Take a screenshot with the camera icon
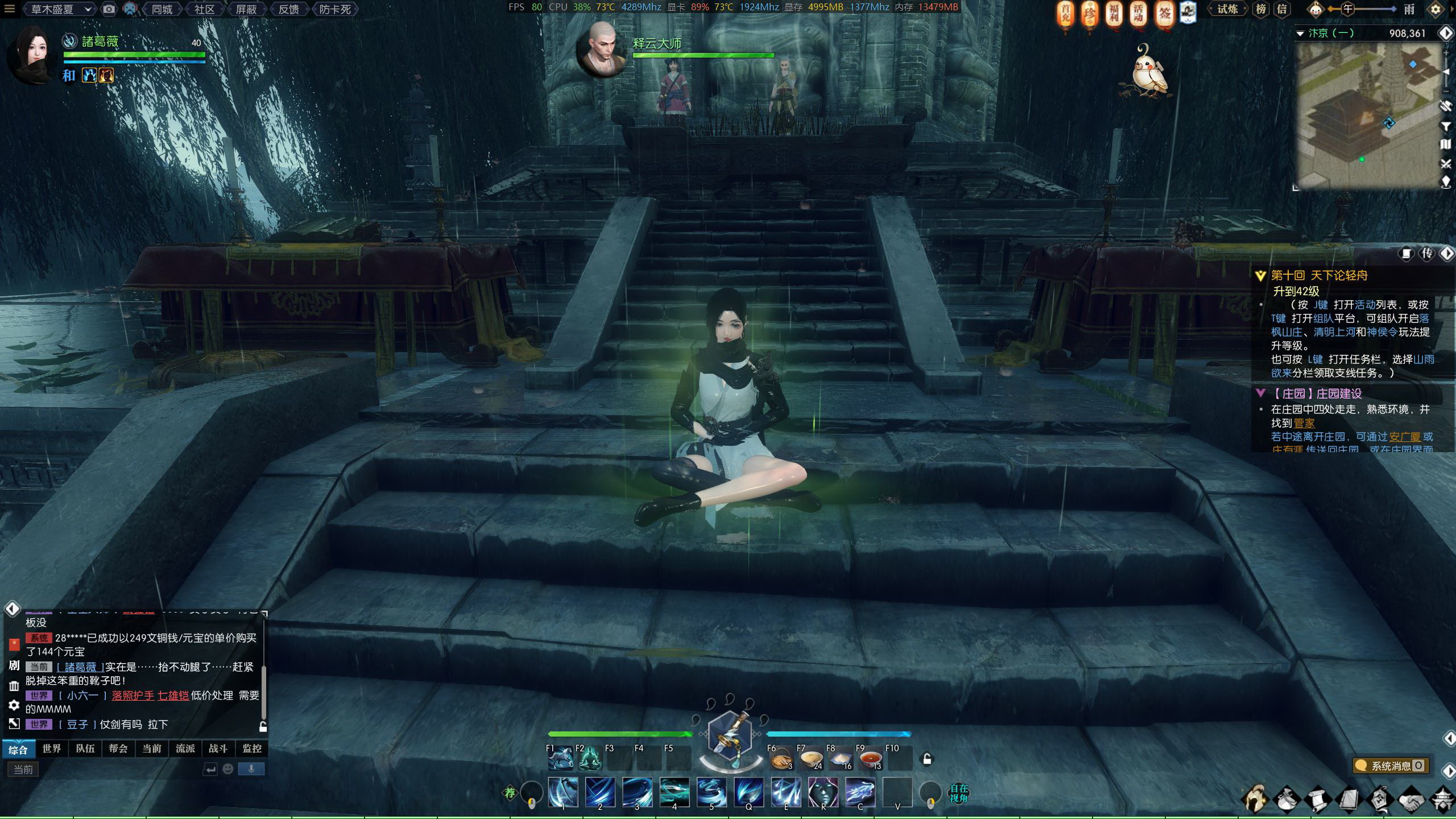Screen dimensions: 1456x819 point(109,9)
